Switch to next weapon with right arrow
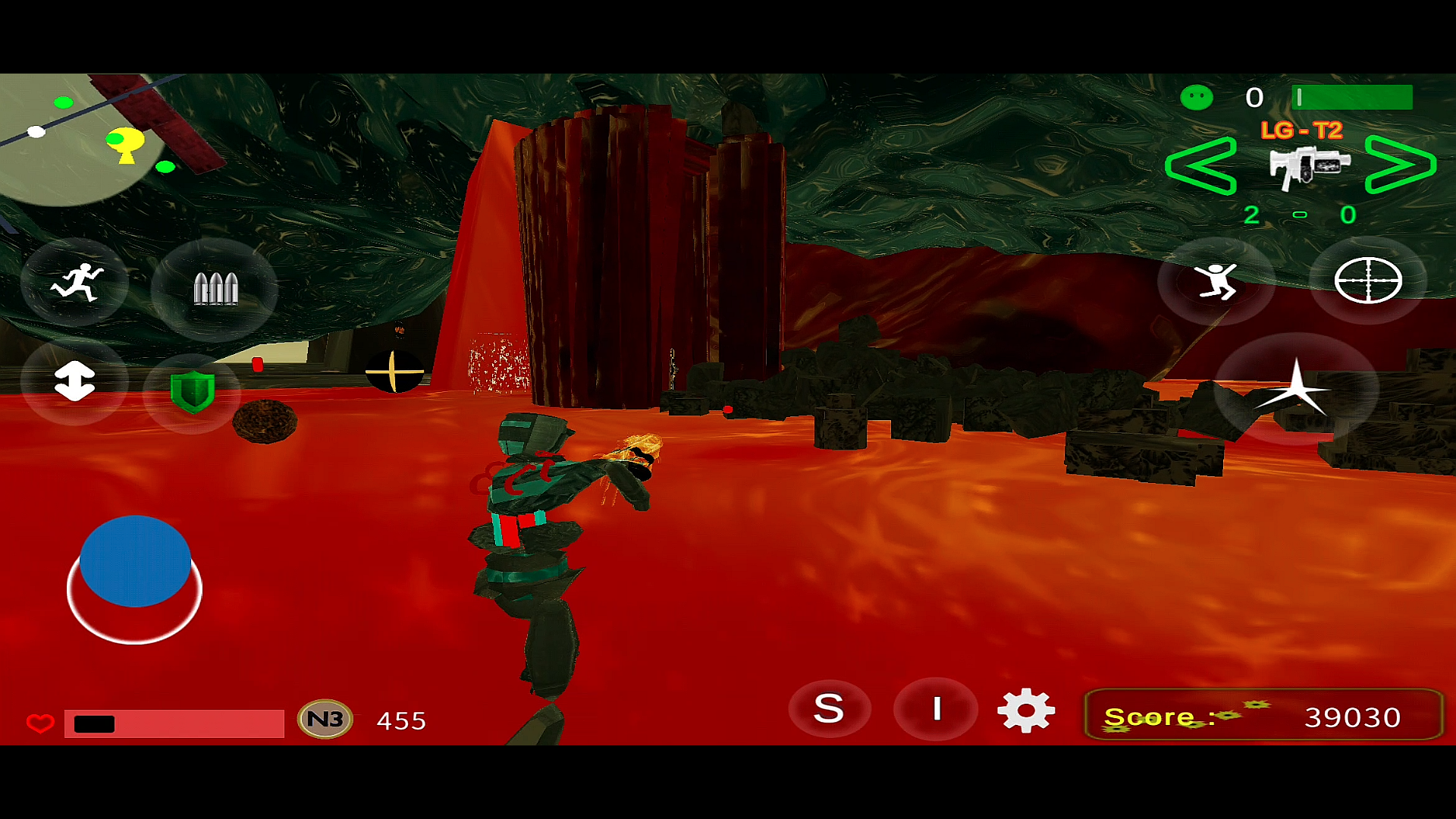1456x819 pixels. pos(1400,165)
